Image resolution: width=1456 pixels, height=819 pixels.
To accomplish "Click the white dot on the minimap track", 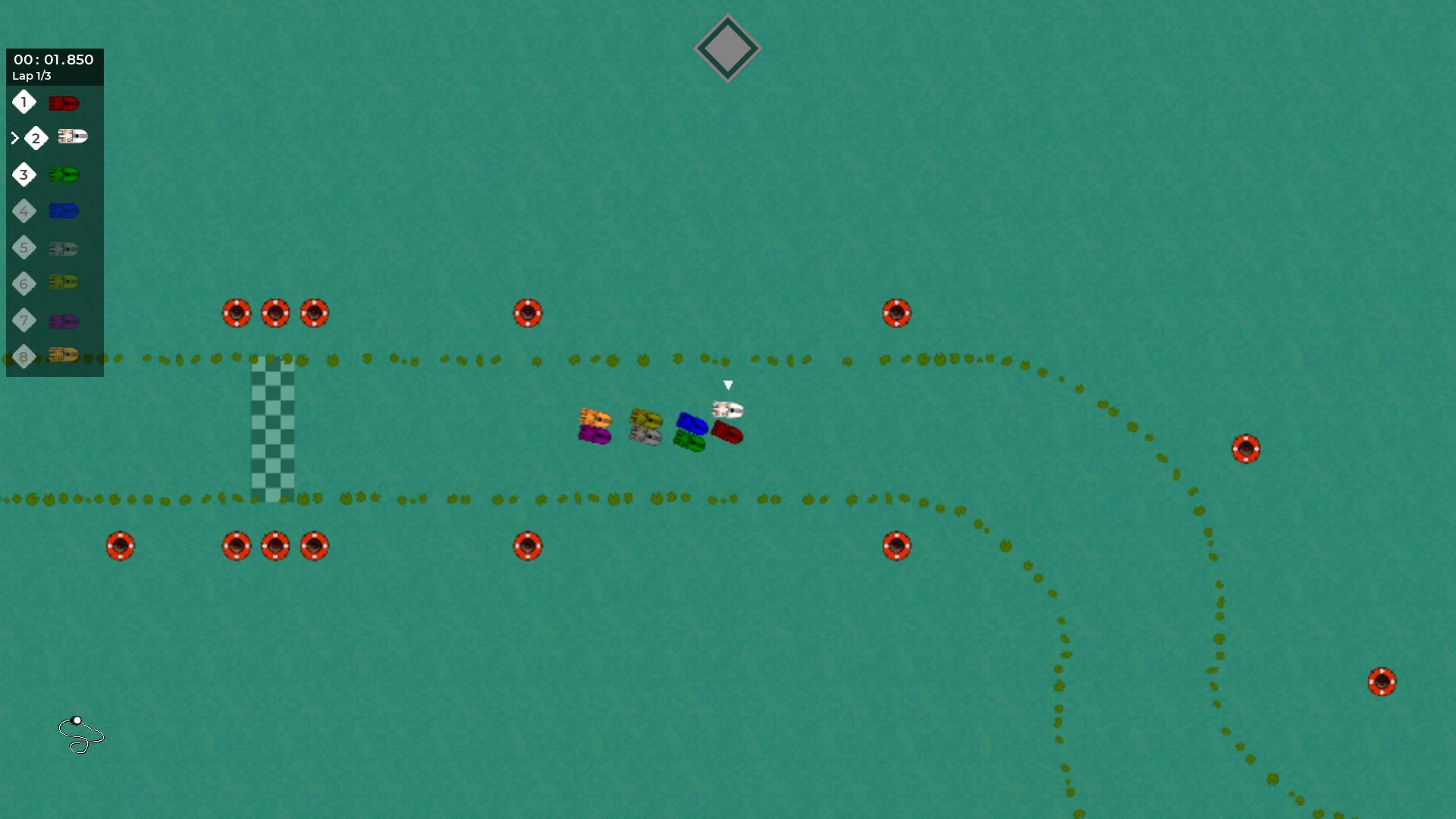I will (x=77, y=720).
